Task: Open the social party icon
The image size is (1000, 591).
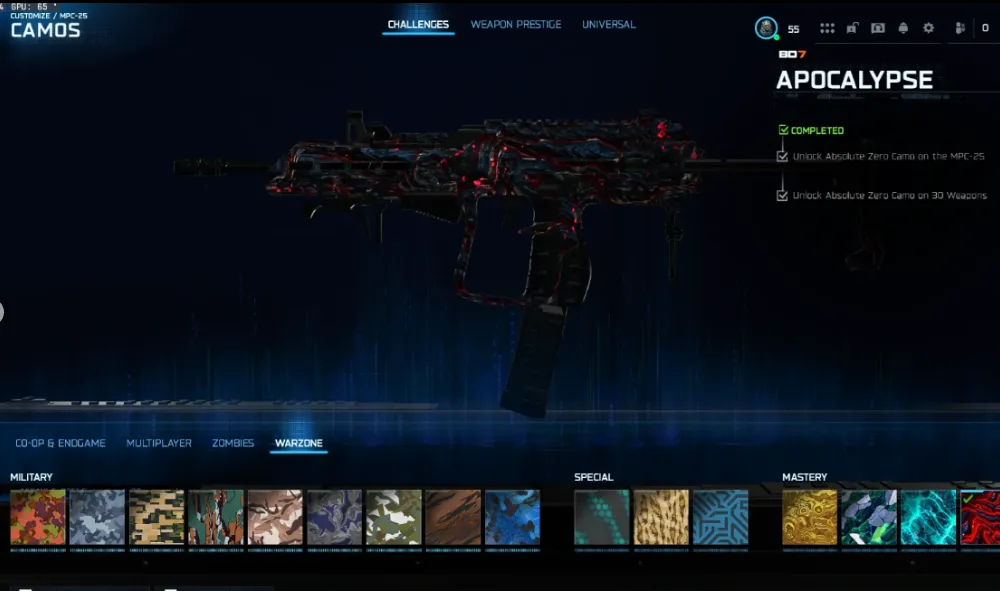Action: point(956,29)
